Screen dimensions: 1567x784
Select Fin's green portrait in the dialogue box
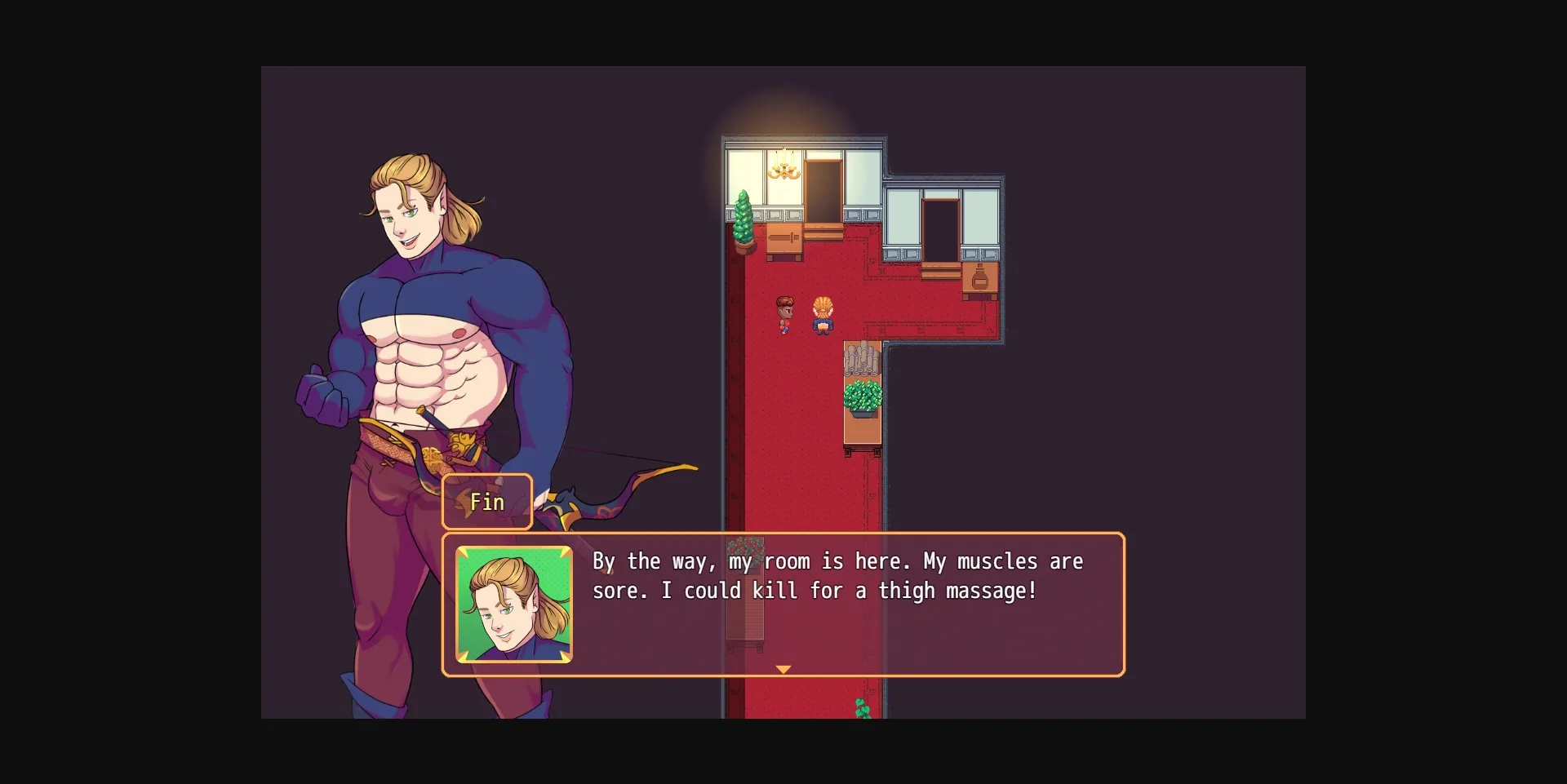pos(513,605)
